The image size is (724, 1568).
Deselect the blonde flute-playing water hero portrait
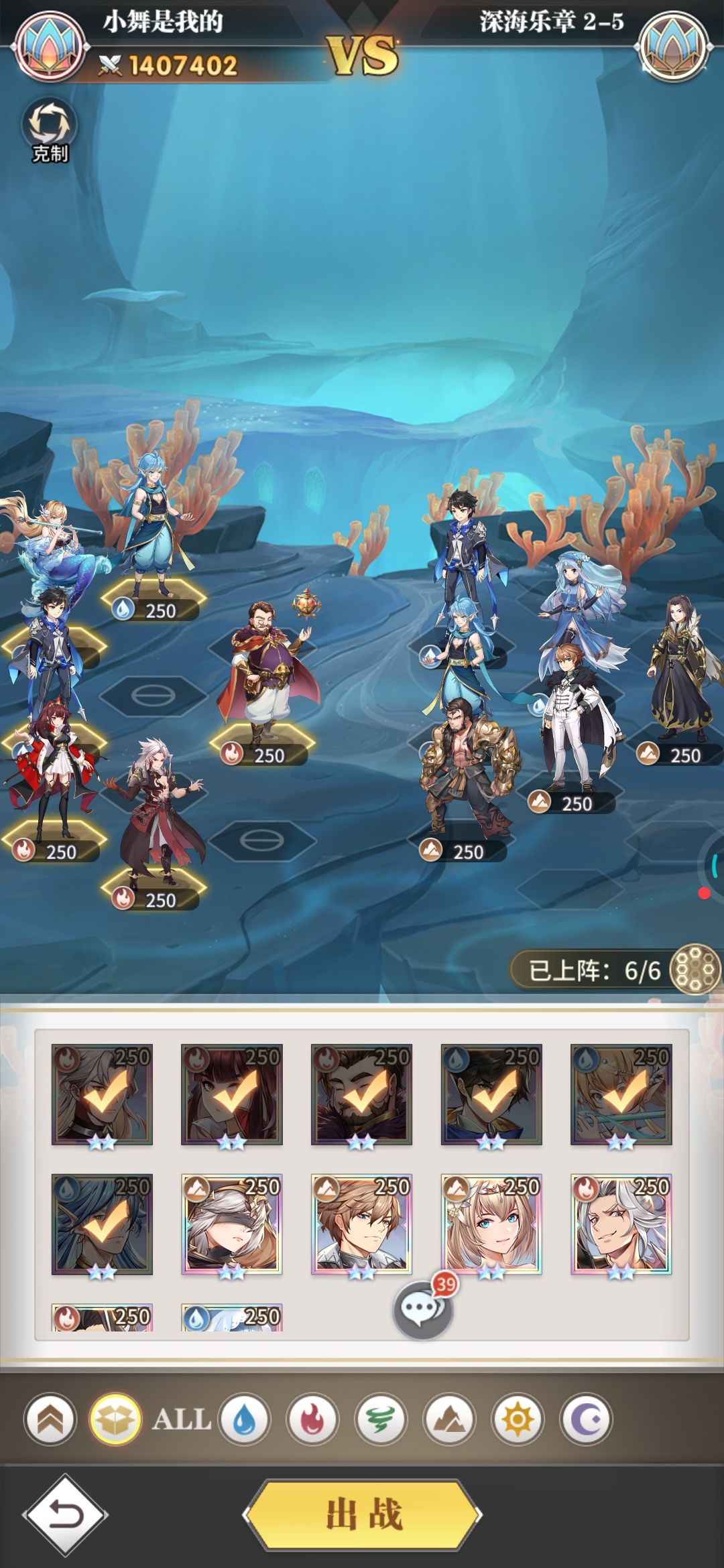click(621, 1094)
